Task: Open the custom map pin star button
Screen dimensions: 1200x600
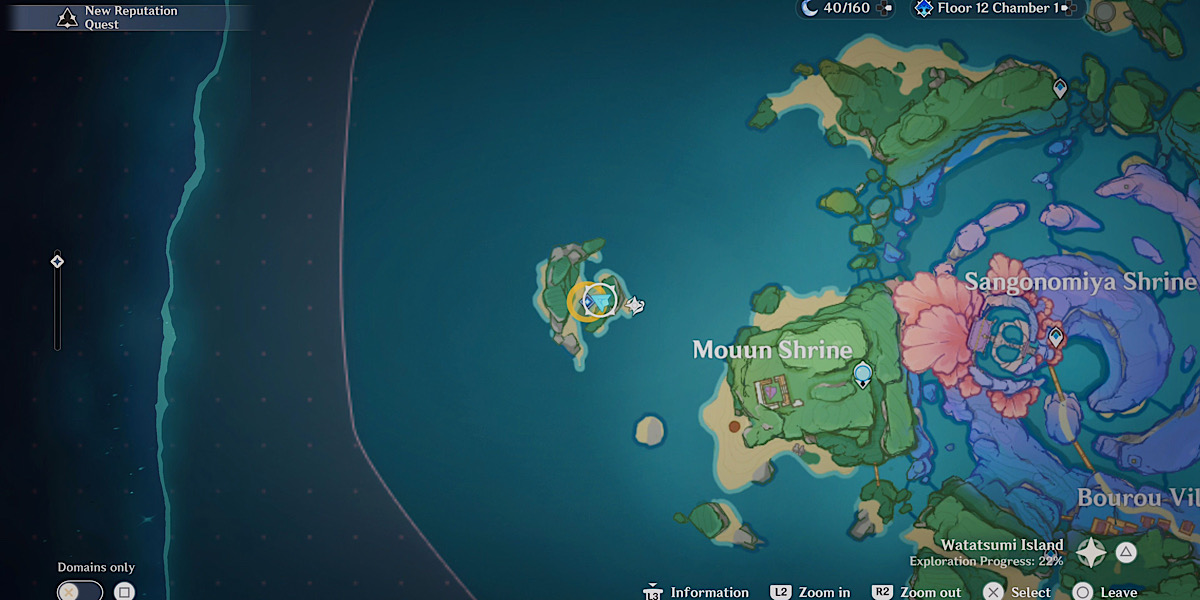Action: pyautogui.click(x=1090, y=552)
